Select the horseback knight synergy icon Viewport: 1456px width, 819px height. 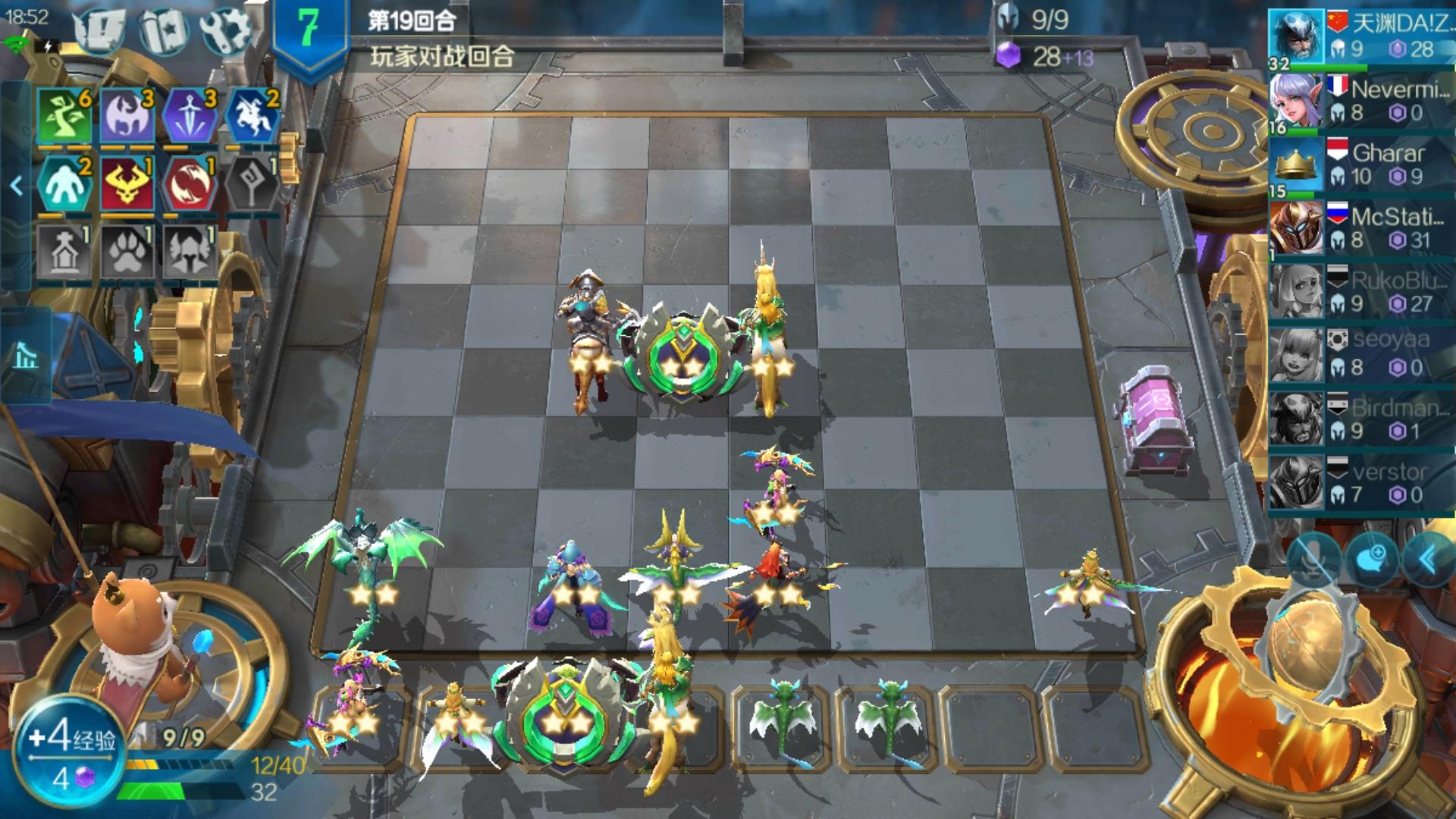click(252, 115)
